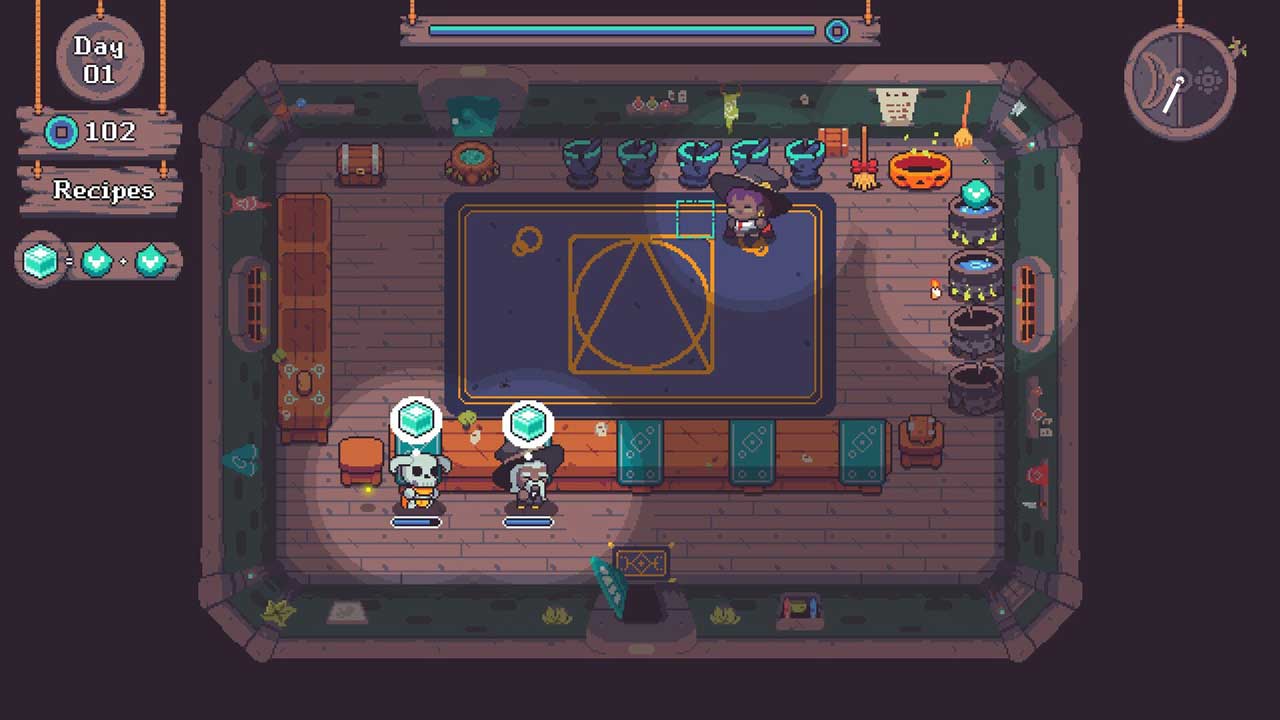Select the cube potion recipe formula
1280x720 pixels.
coord(98,261)
